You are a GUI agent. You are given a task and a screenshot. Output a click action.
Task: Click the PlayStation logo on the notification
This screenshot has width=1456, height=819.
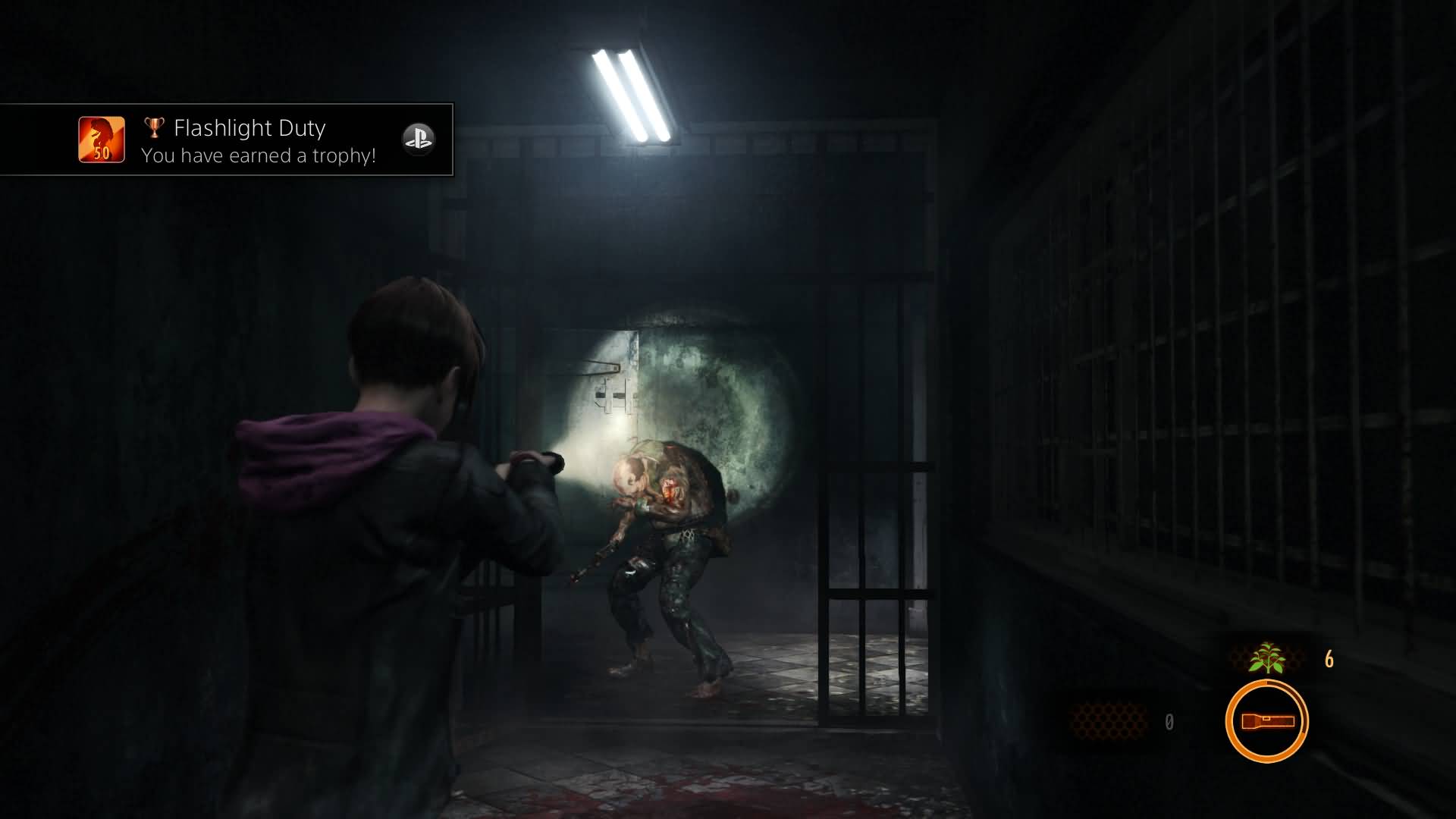tap(418, 140)
